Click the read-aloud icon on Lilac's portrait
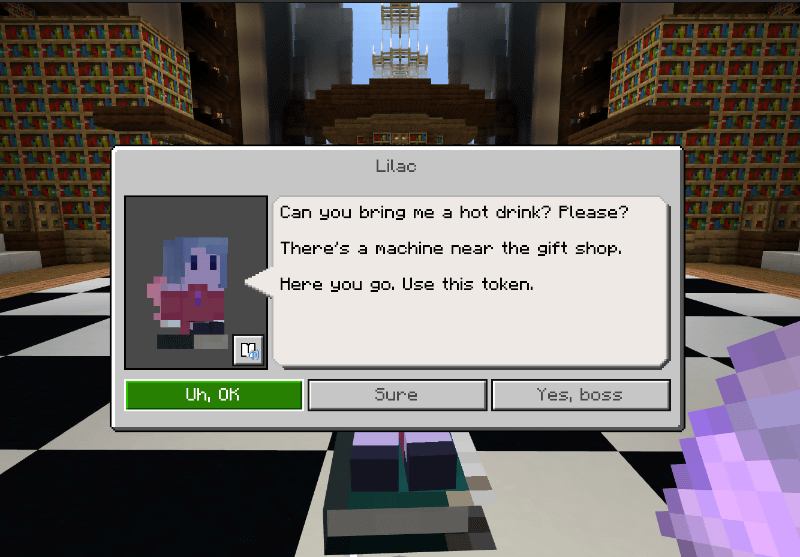Image resolution: width=800 pixels, height=557 pixels. pos(247,350)
